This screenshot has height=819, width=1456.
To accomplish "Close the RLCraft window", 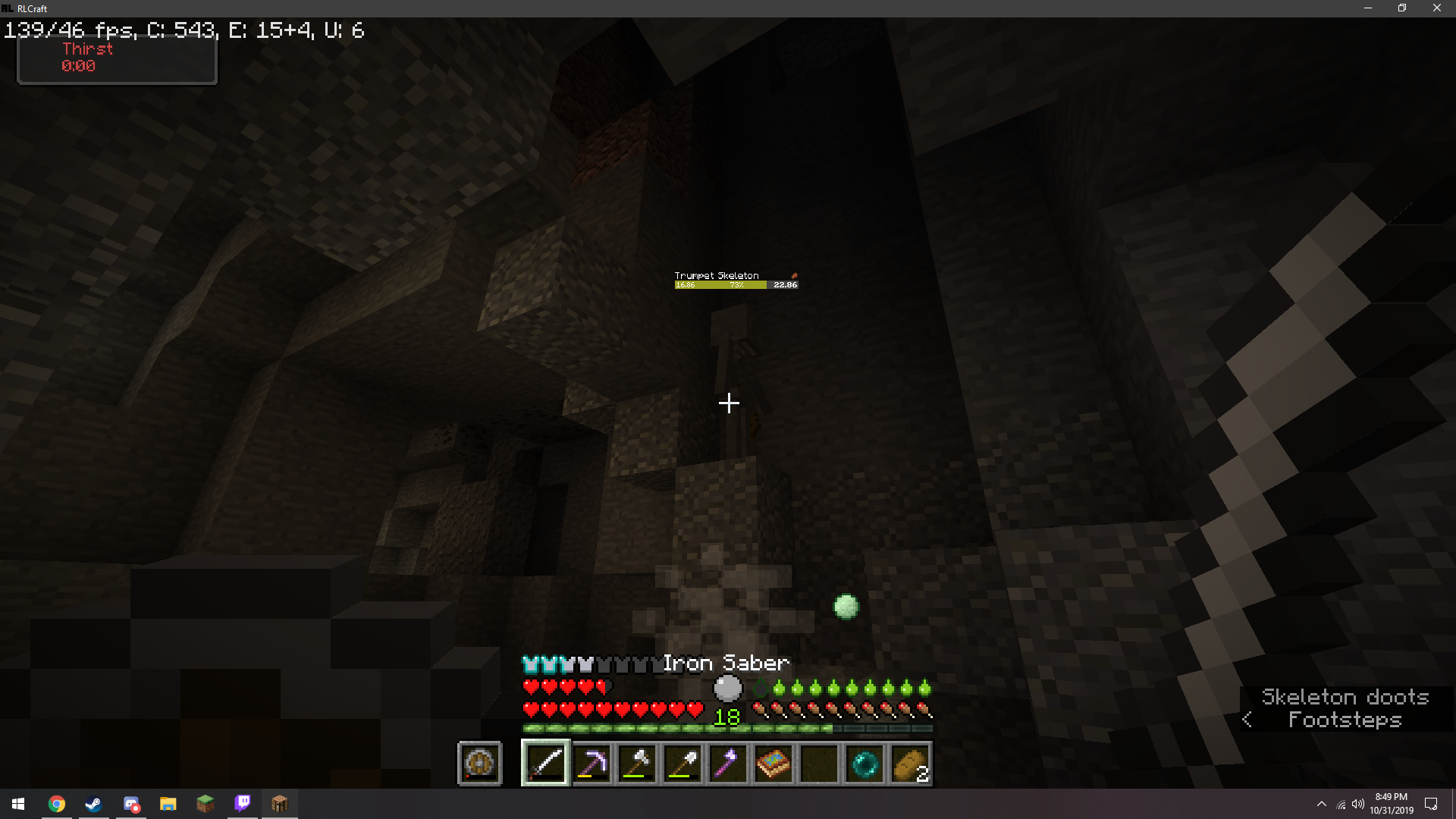I will click(x=1436, y=8).
